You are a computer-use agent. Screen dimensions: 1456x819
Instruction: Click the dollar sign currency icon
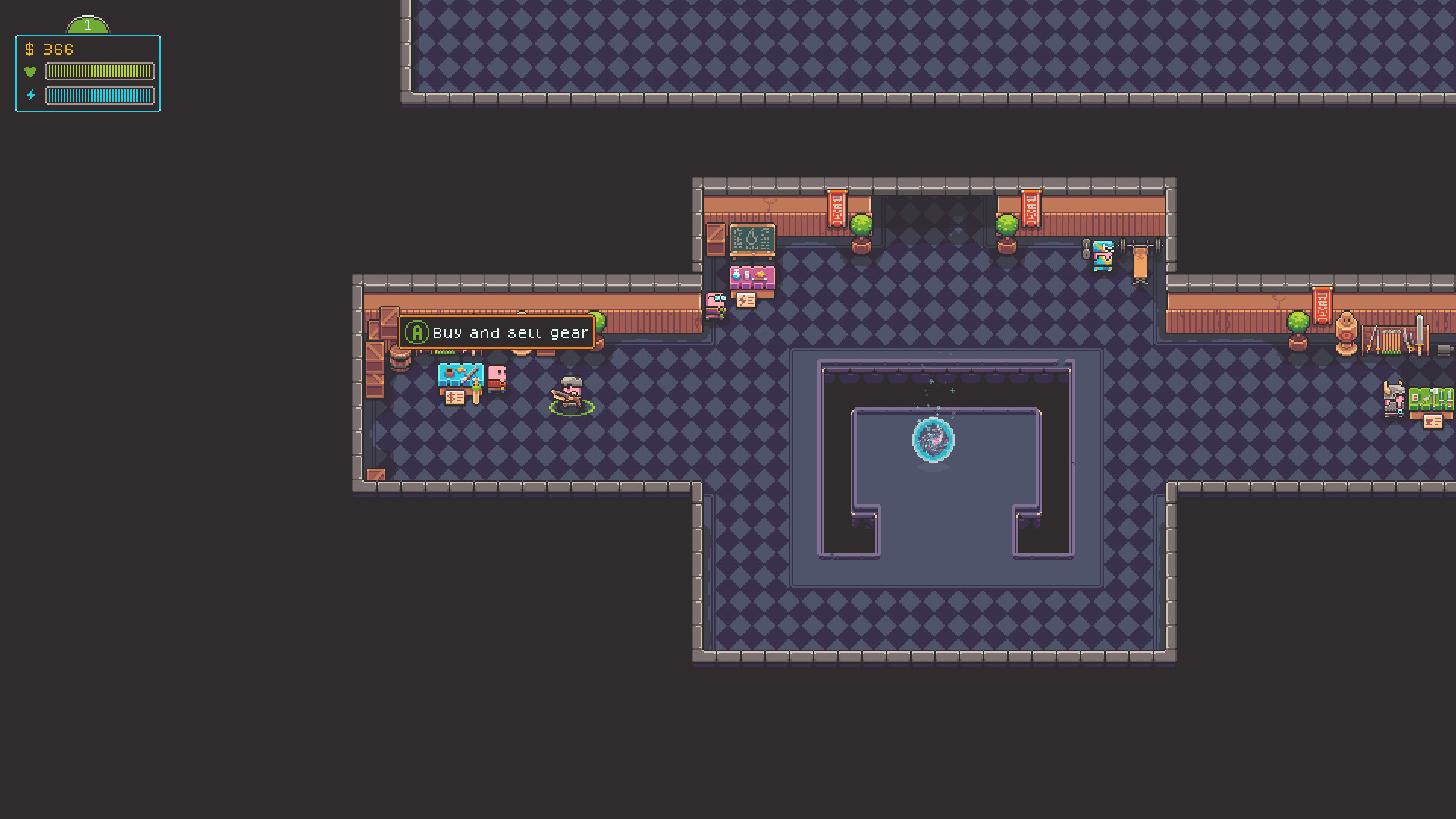[29, 49]
